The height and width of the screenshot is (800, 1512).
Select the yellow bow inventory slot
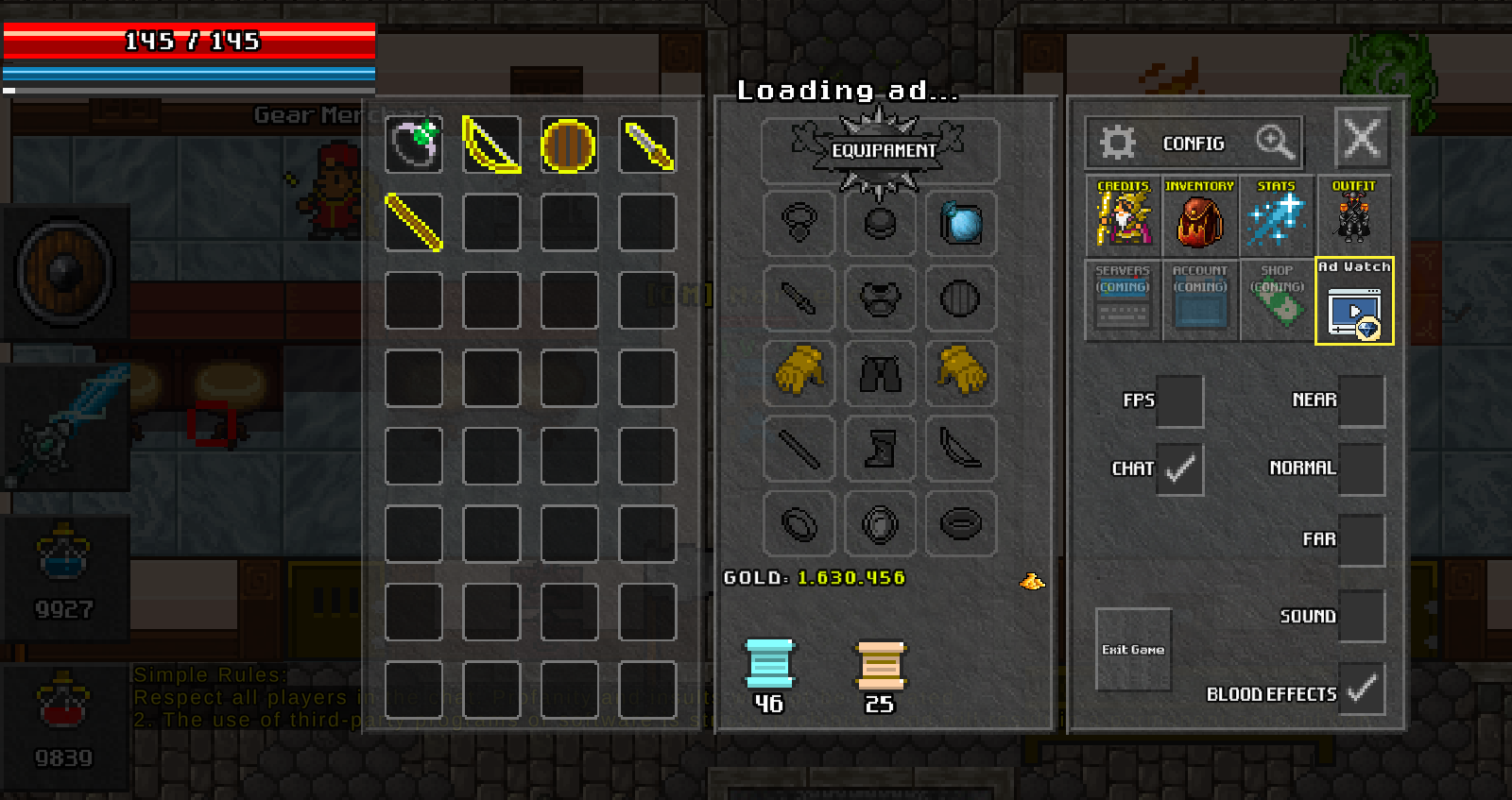click(491, 145)
